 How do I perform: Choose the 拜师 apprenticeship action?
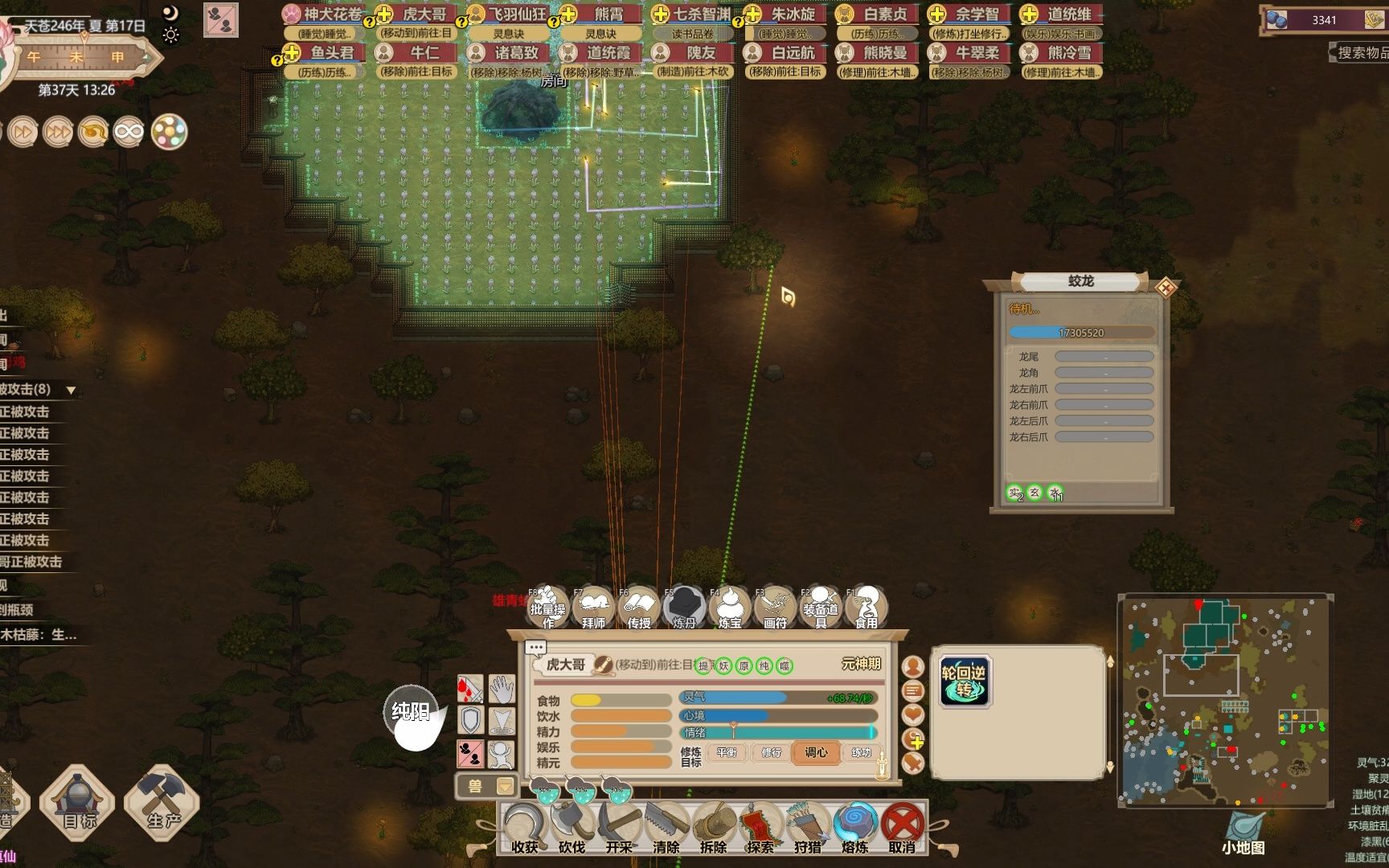[593, 608]
